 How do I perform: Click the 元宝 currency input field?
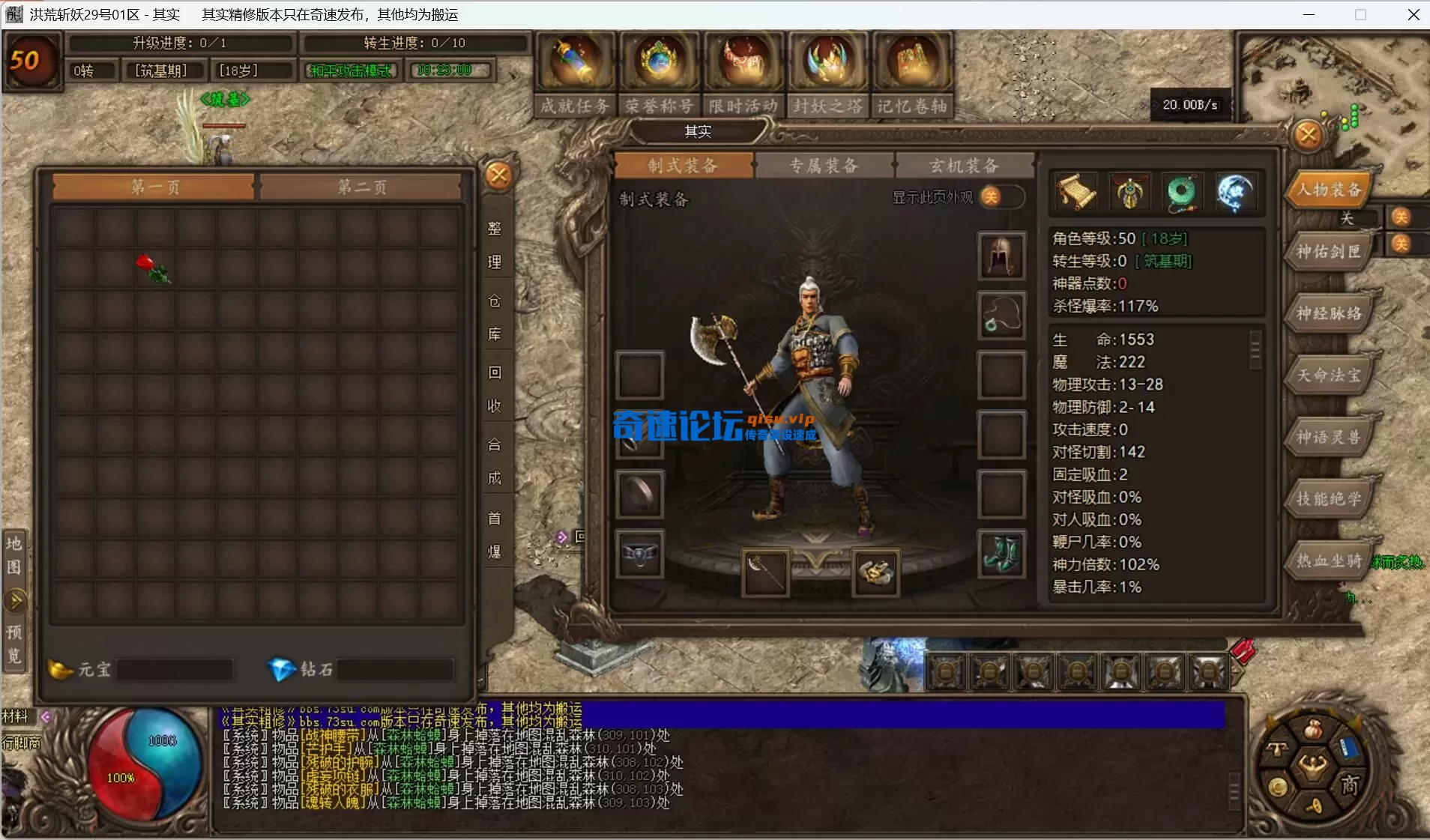pos(175,669)
